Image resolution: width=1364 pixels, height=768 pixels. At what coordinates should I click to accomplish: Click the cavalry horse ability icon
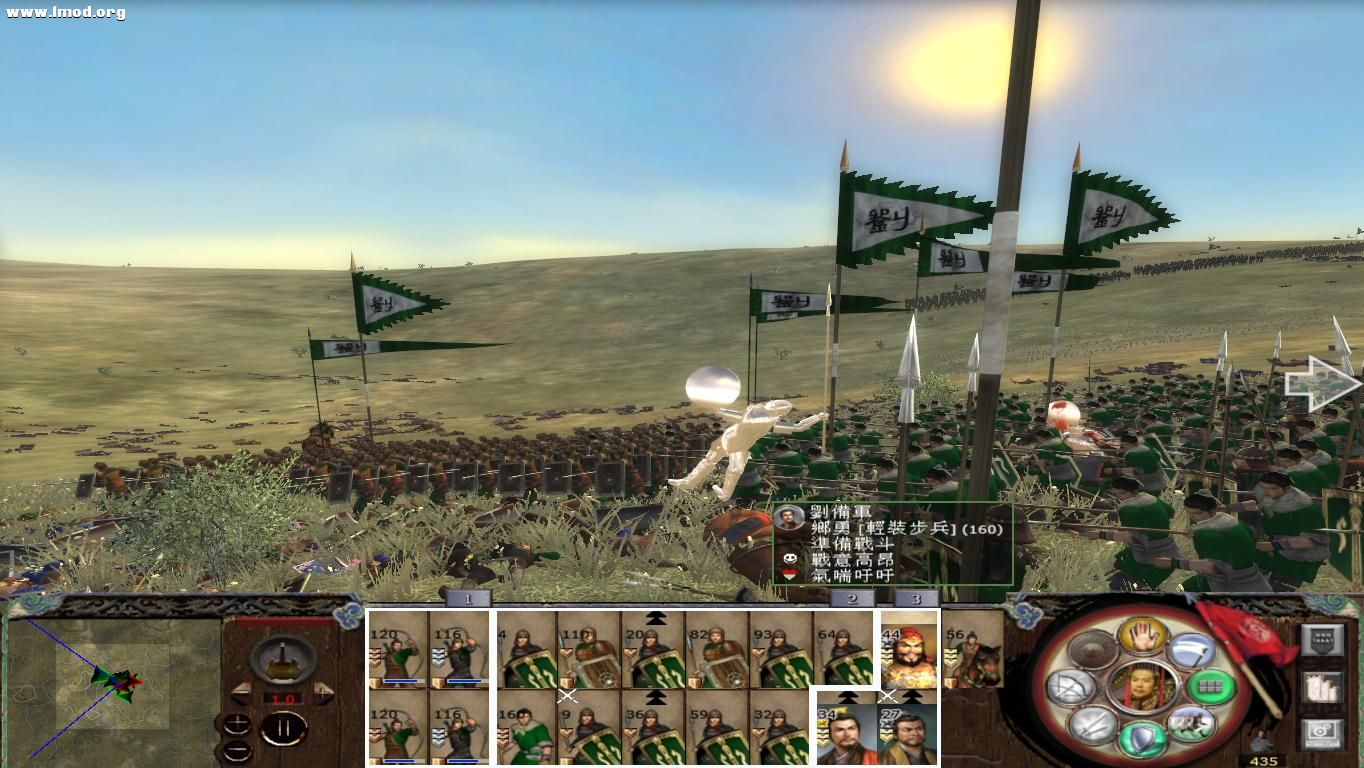point(1192,726)
